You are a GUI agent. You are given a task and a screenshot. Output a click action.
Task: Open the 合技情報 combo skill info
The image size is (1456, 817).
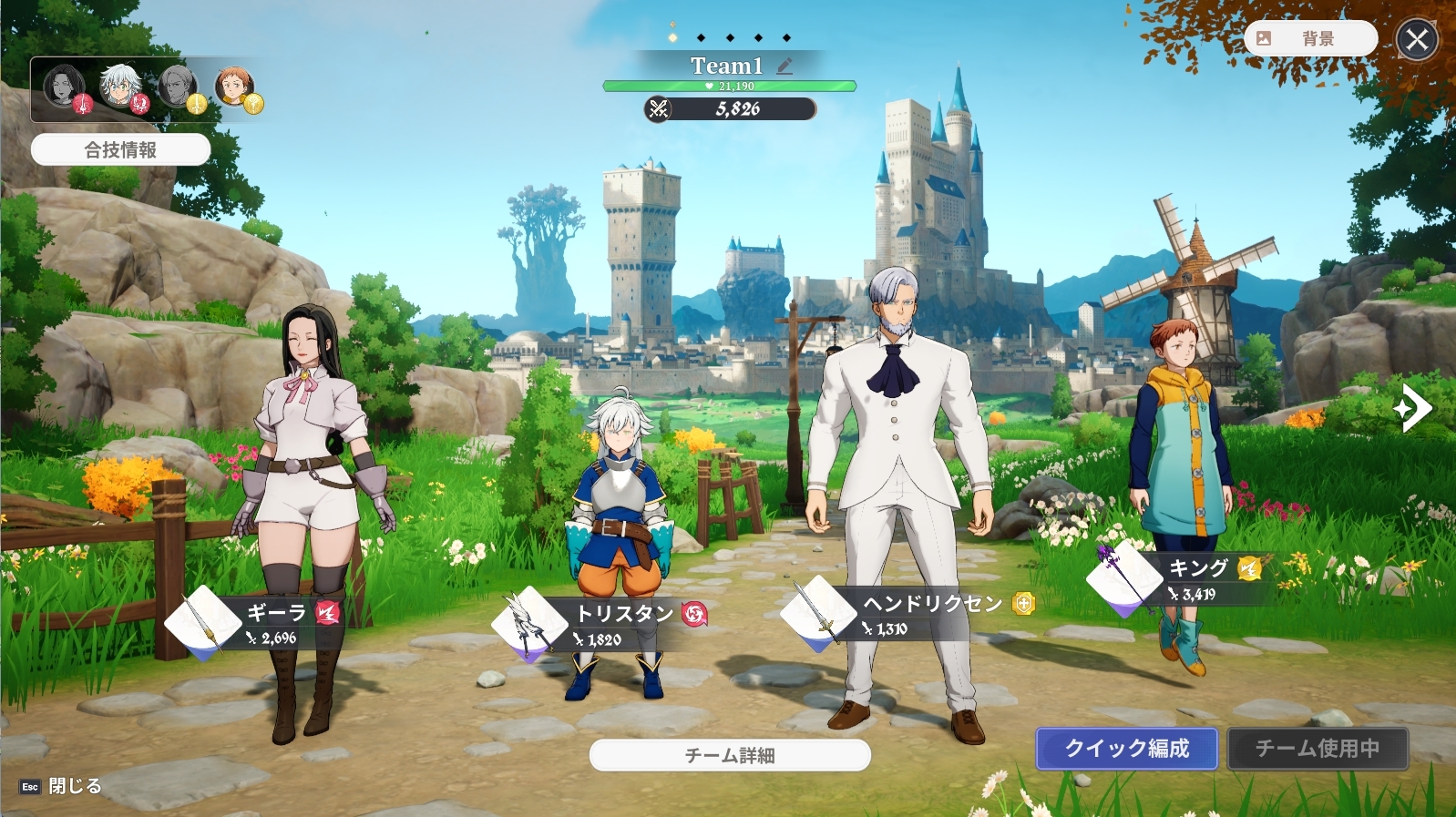pyautogui.click(x=120, y=149)
